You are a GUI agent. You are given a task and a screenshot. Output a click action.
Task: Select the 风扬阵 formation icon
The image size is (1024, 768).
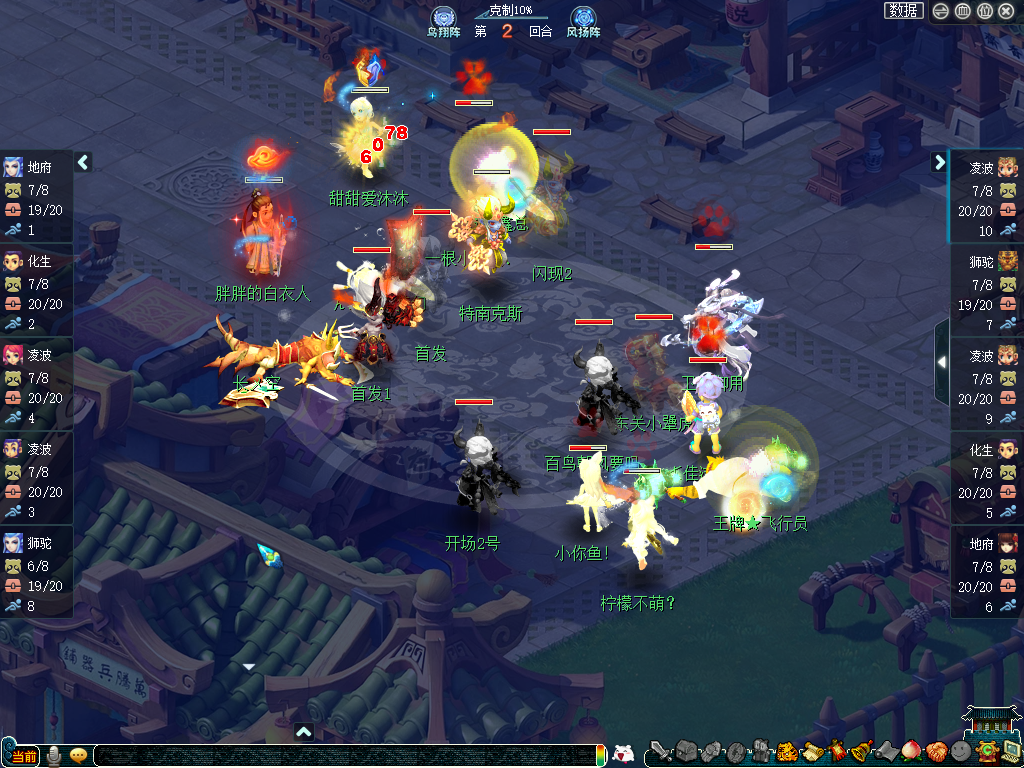tap(583, 19)
